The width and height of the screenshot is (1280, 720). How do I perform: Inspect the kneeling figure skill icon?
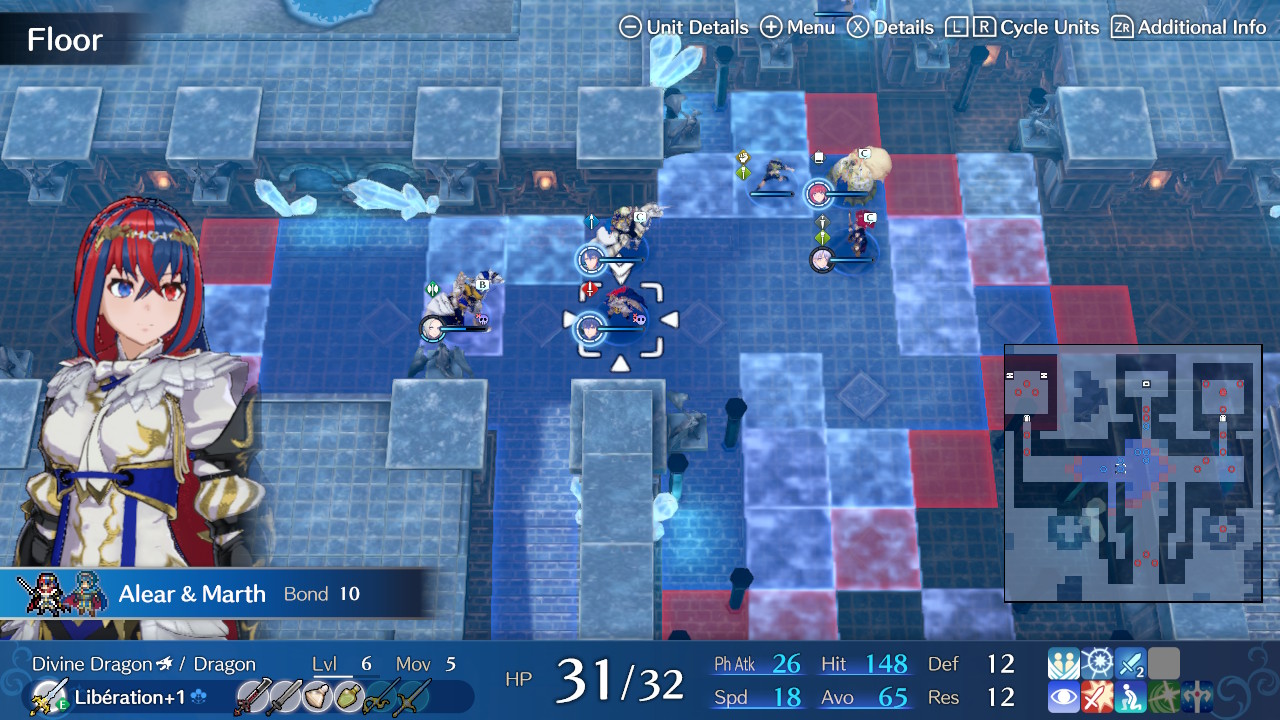click(1130, 697)
